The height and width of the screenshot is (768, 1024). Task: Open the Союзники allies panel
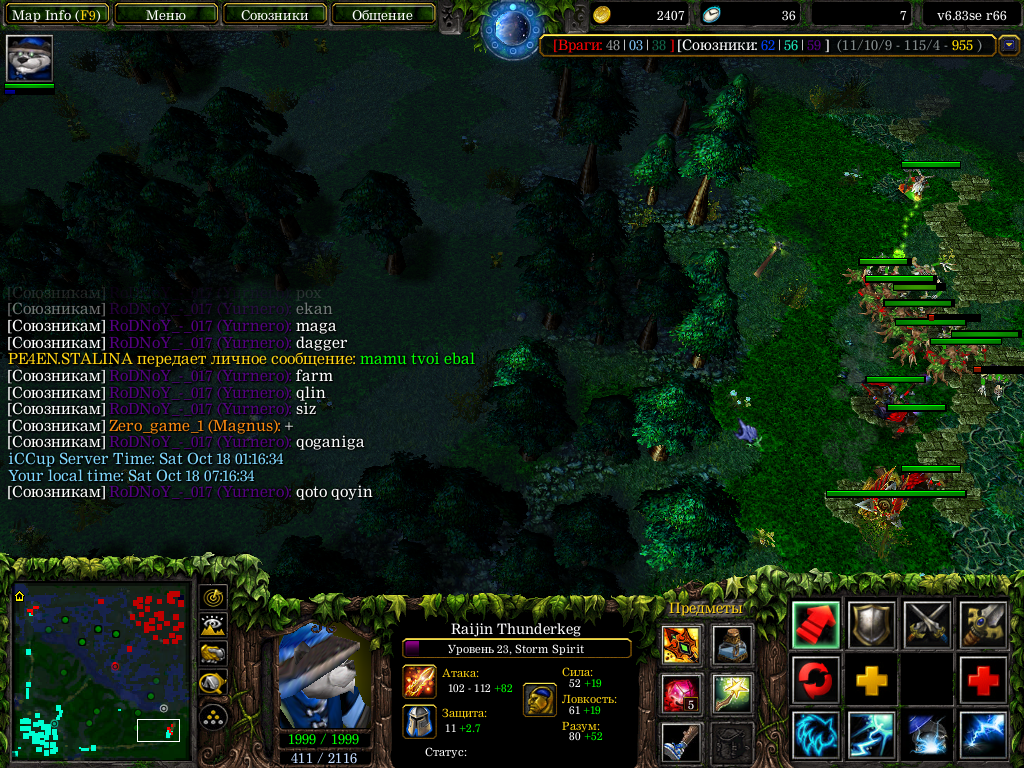coord(274,15)
